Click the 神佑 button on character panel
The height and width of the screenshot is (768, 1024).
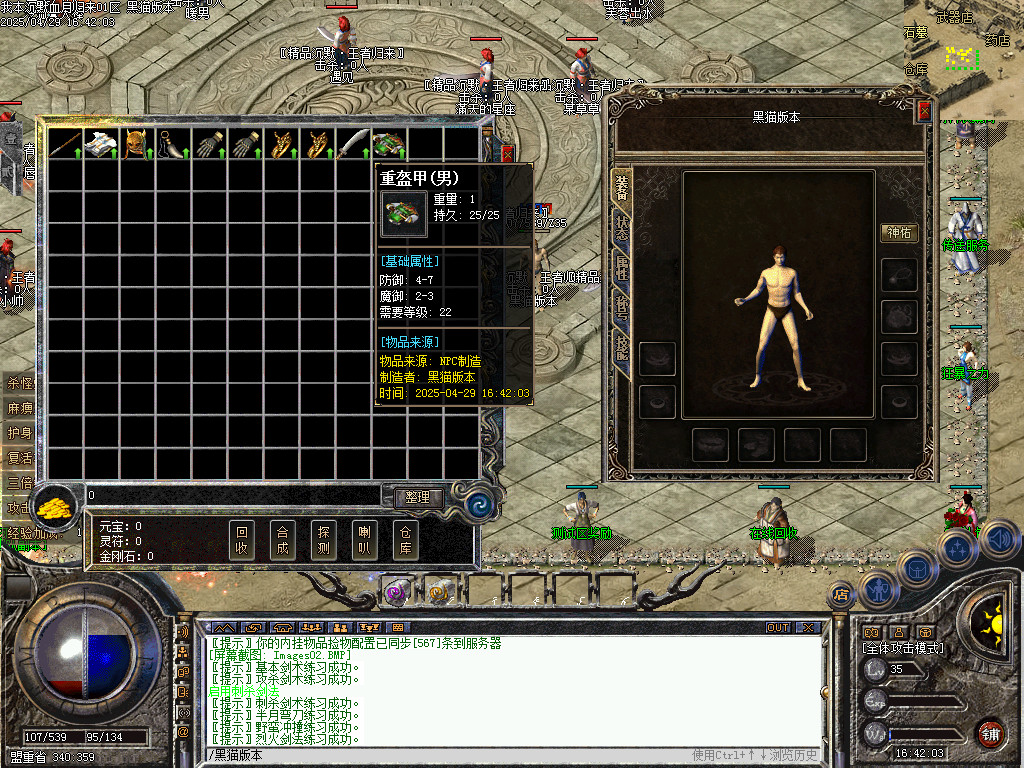(899, 233)
